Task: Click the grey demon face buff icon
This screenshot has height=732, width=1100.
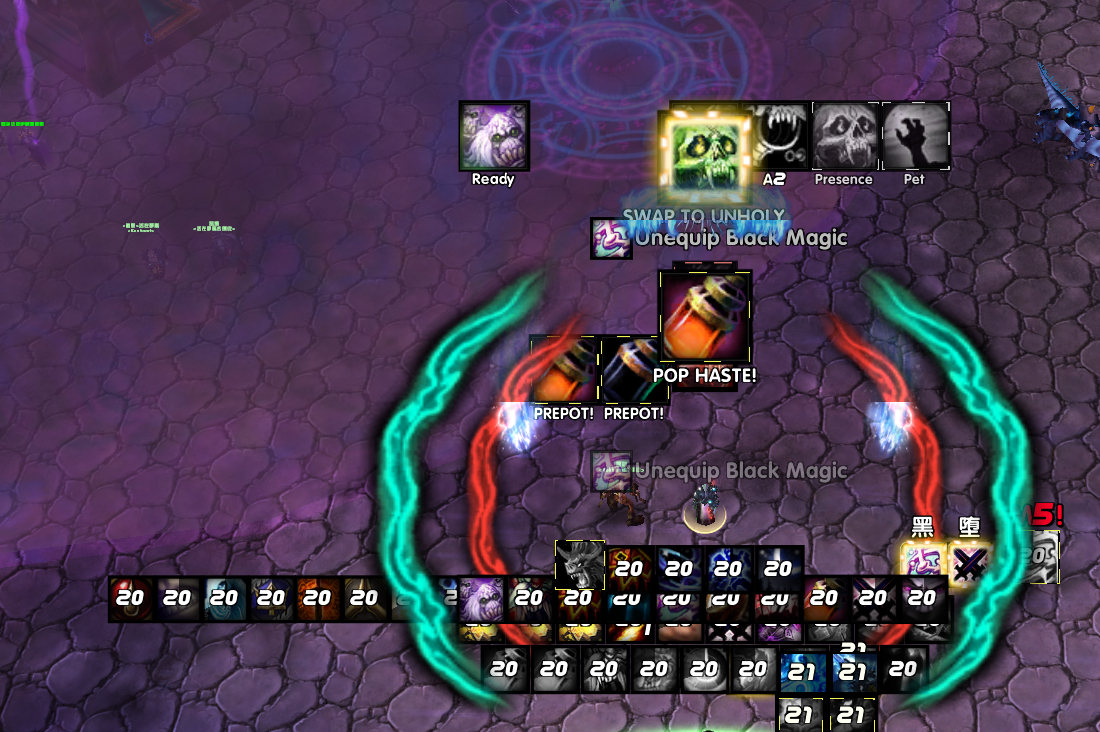Action: coord(580,565)
